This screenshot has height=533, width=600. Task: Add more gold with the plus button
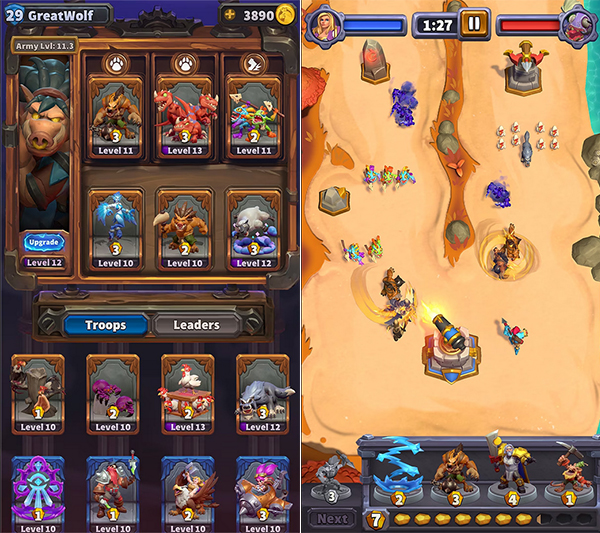point(230,16)
